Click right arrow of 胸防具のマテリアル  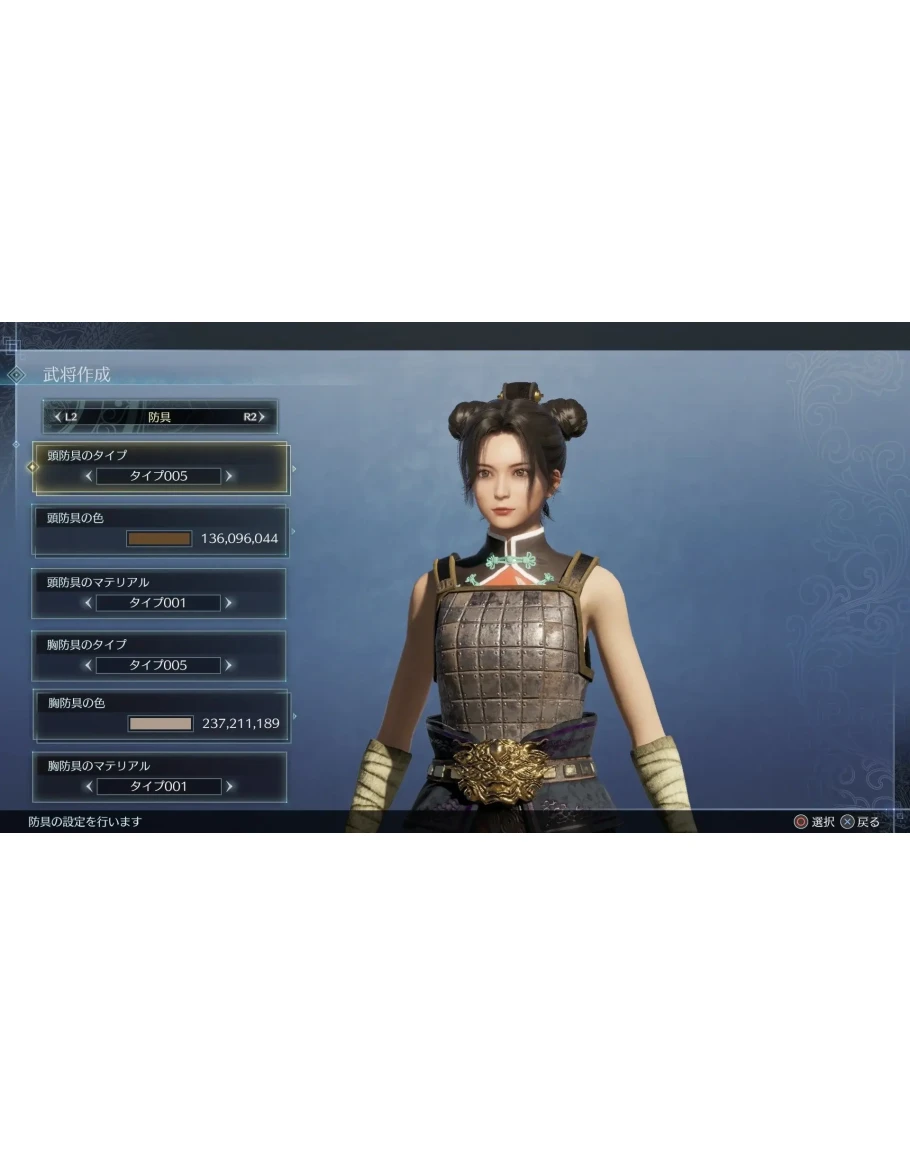point(229,787)
